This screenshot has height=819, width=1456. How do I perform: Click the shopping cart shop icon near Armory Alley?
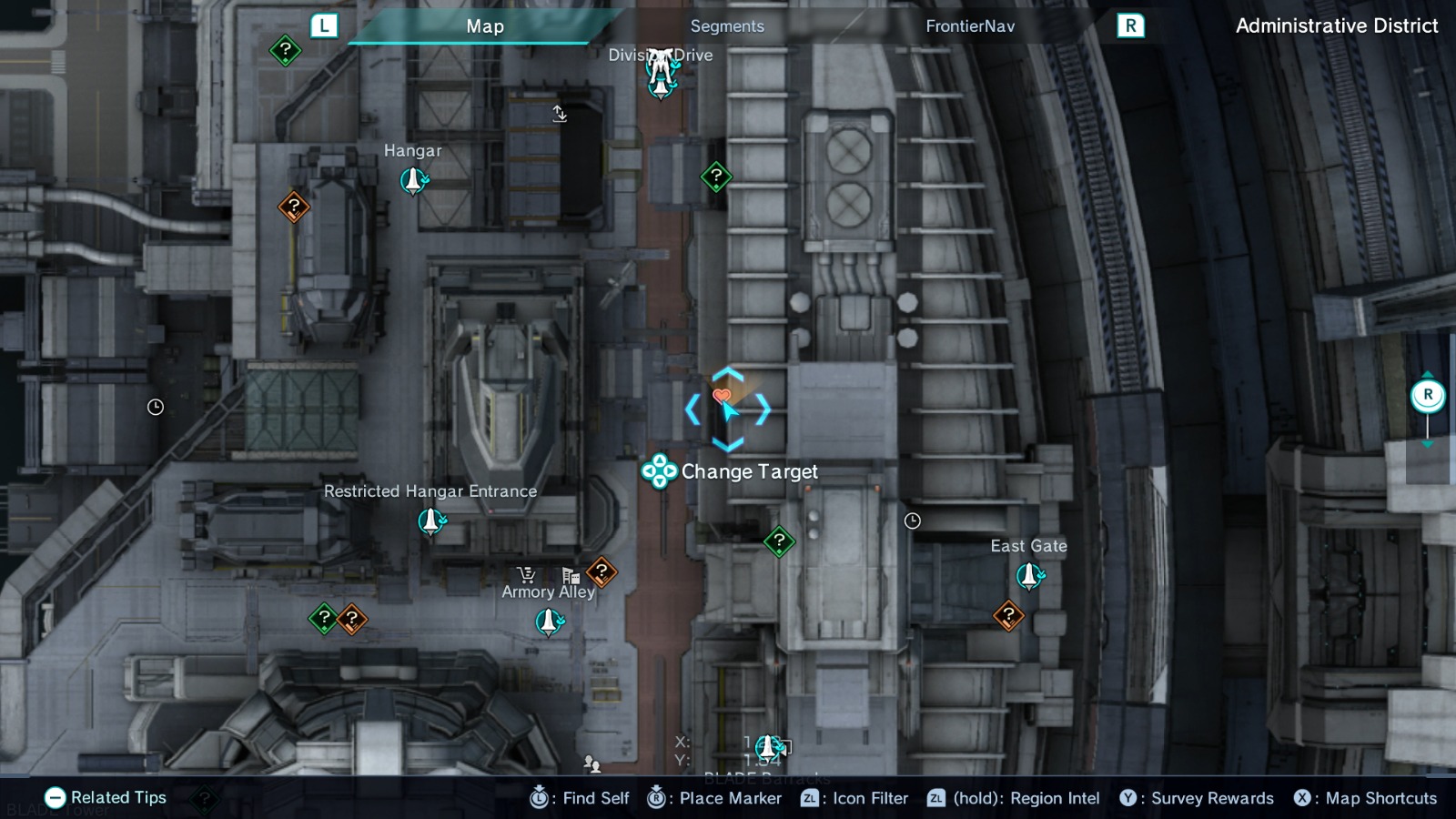[x=524, y=575]
